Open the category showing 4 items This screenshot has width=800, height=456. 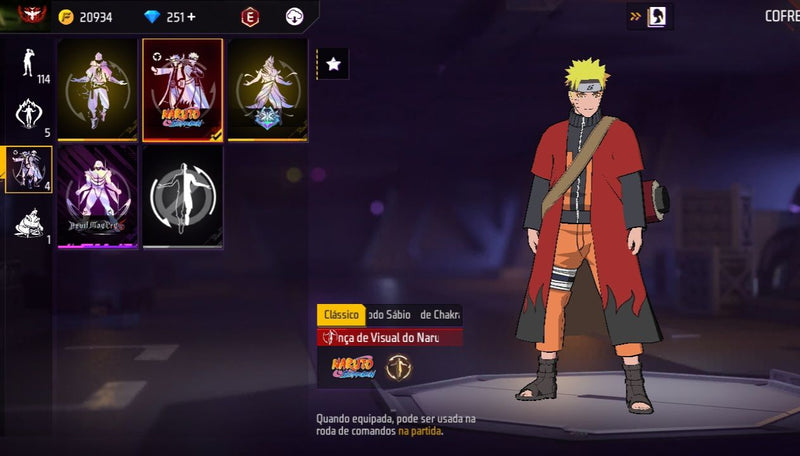click(x=29, y=168)
